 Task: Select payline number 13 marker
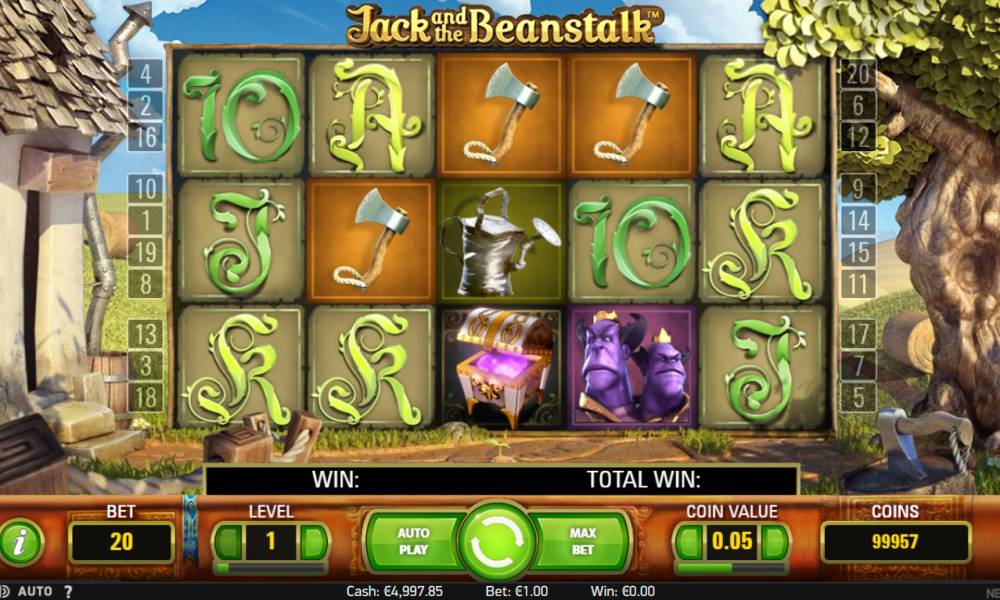pyautogui.click(x=146, y=333)
